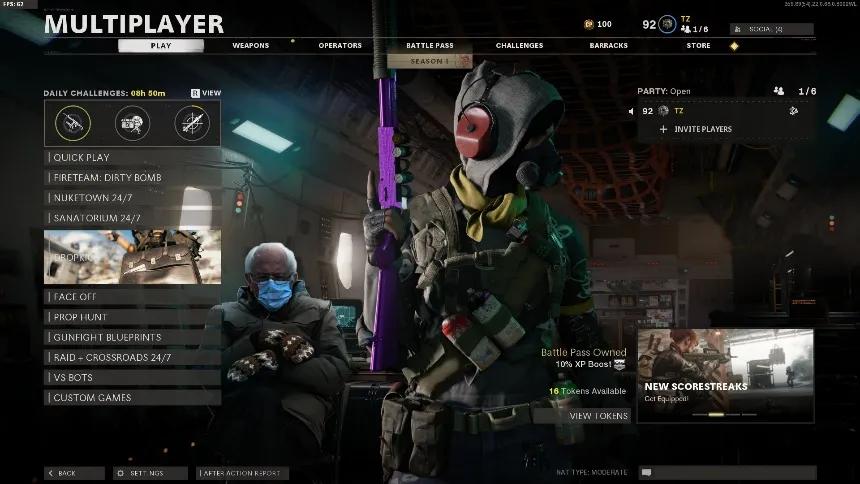Open the Operators tab
The image size is (860, 484).
pos(340,45)
